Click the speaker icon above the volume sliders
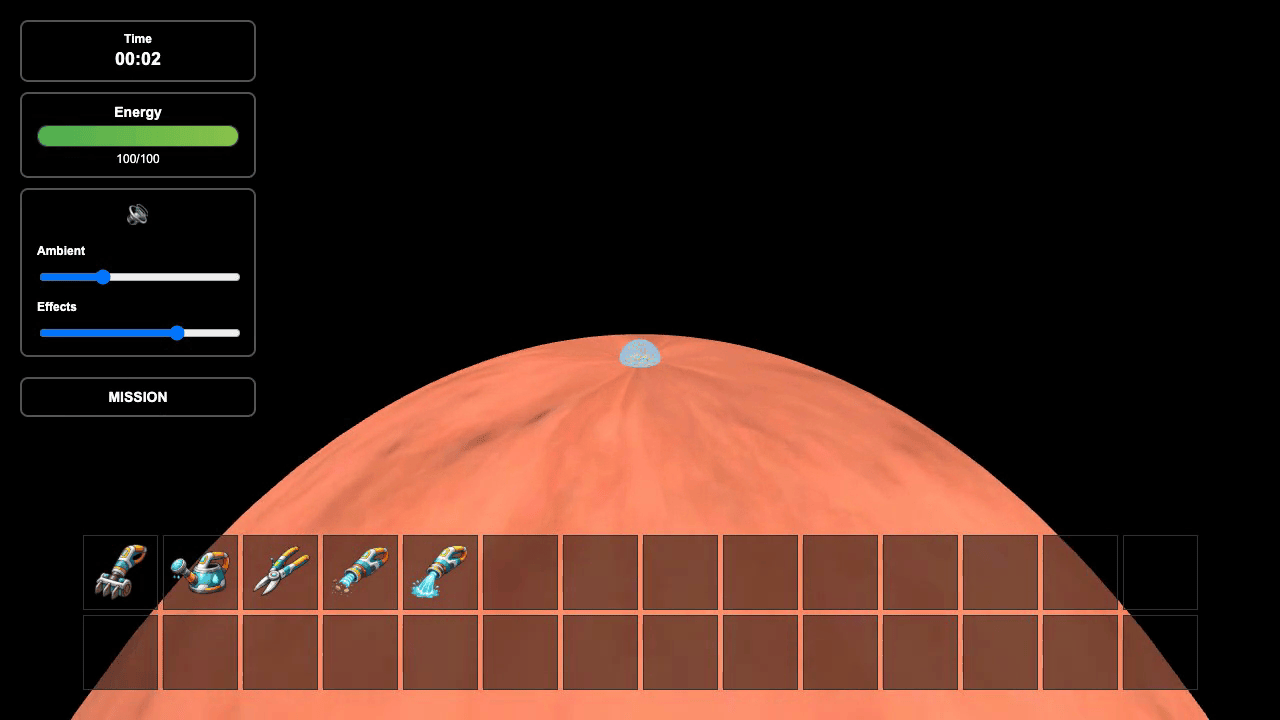1280x720 pixels. (137, 213)
